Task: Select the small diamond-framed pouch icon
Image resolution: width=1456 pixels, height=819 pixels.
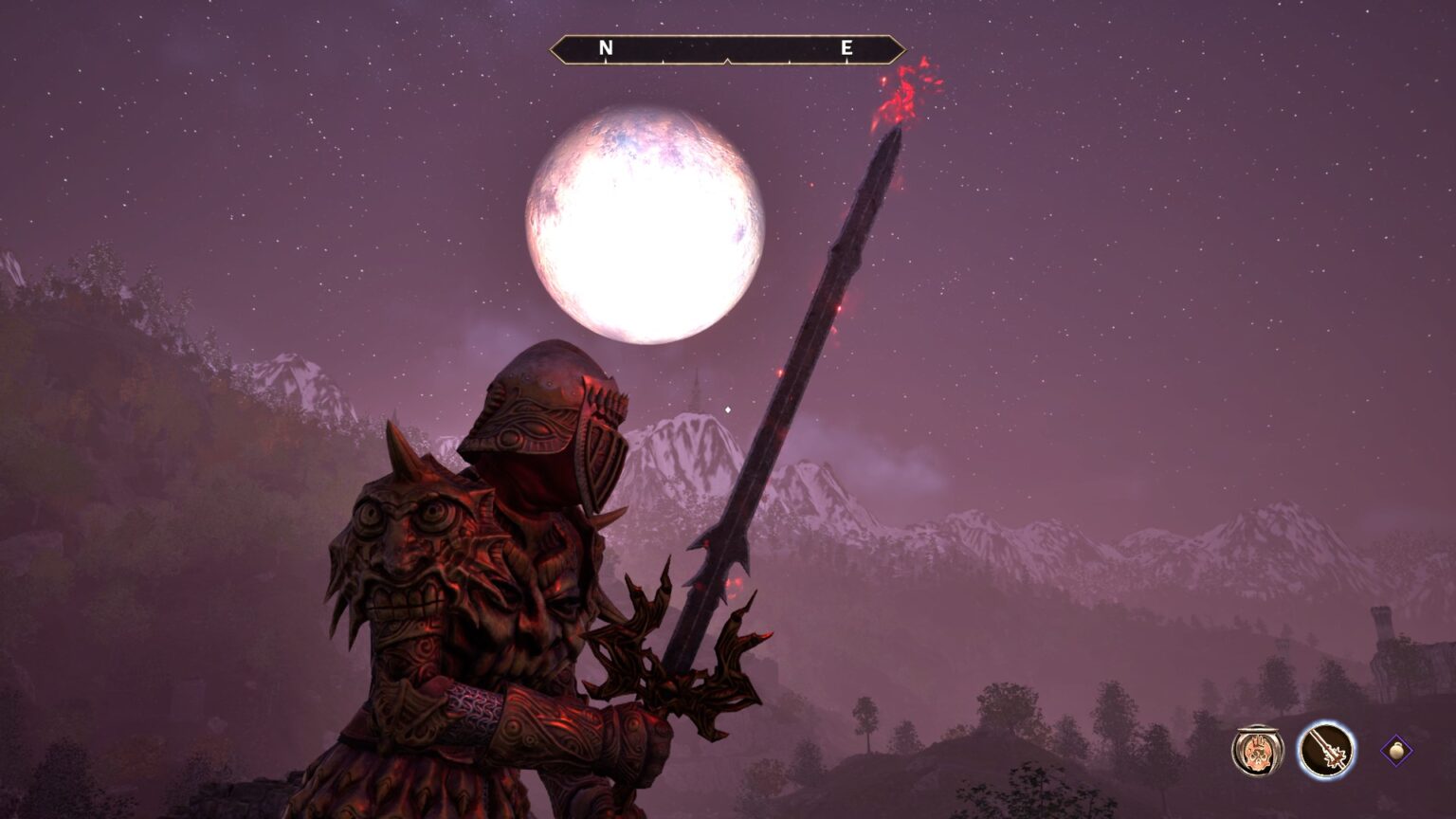Action: [1395, 751]
